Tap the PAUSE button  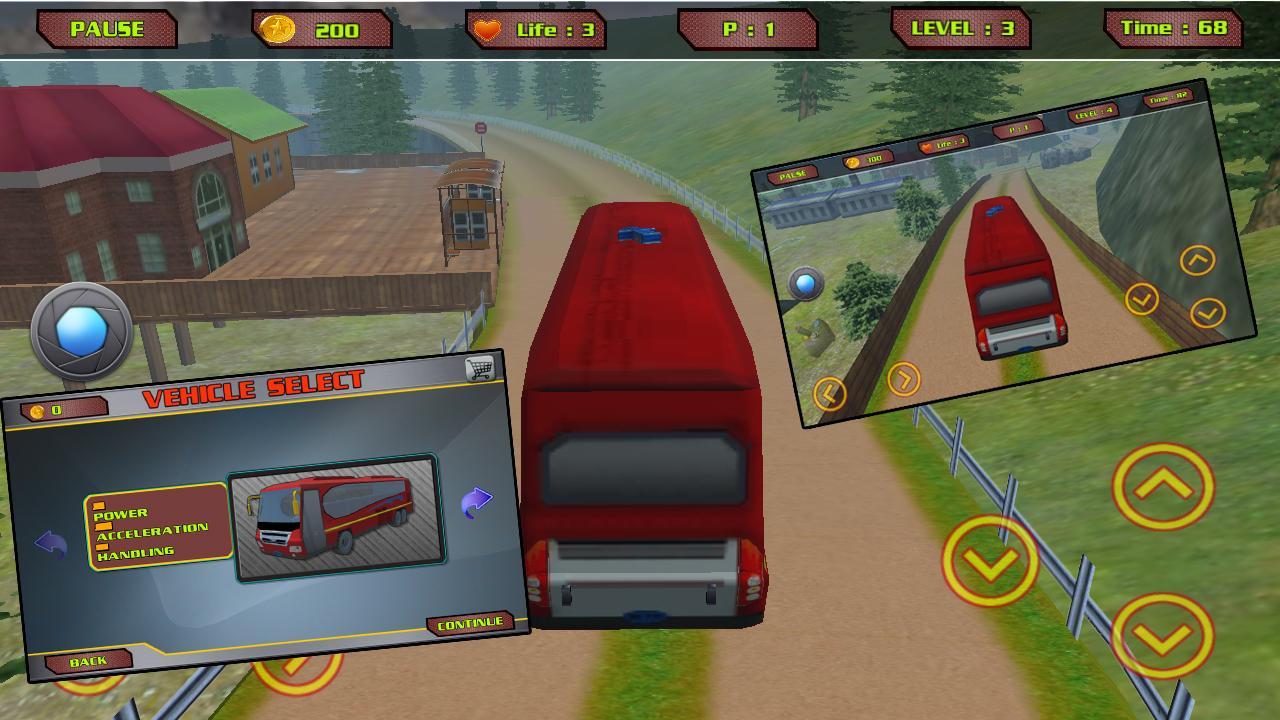tap(105, 28)
